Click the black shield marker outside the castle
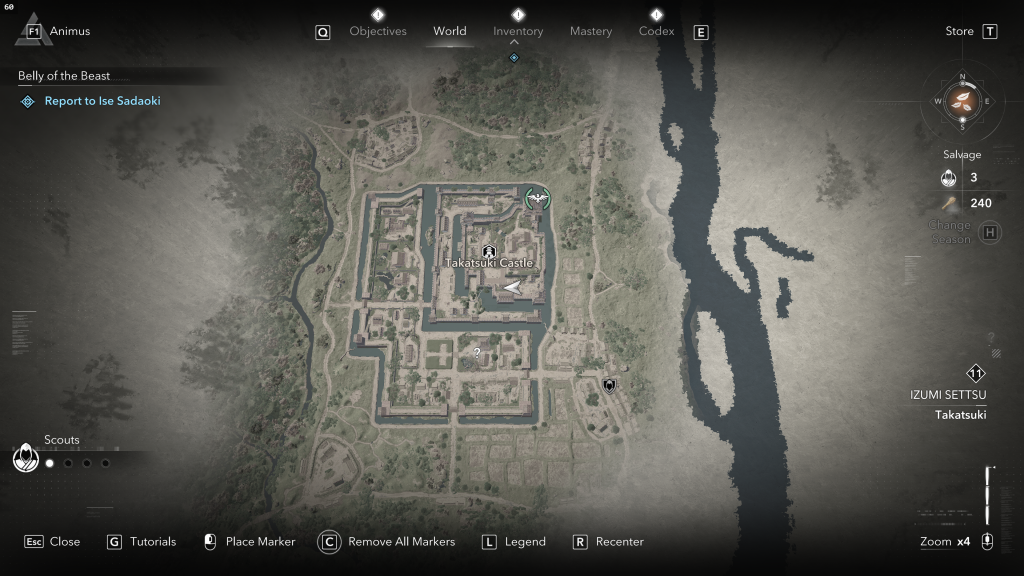The width and height of the screenshot is (1024, 576). click(x=609, y=385)
